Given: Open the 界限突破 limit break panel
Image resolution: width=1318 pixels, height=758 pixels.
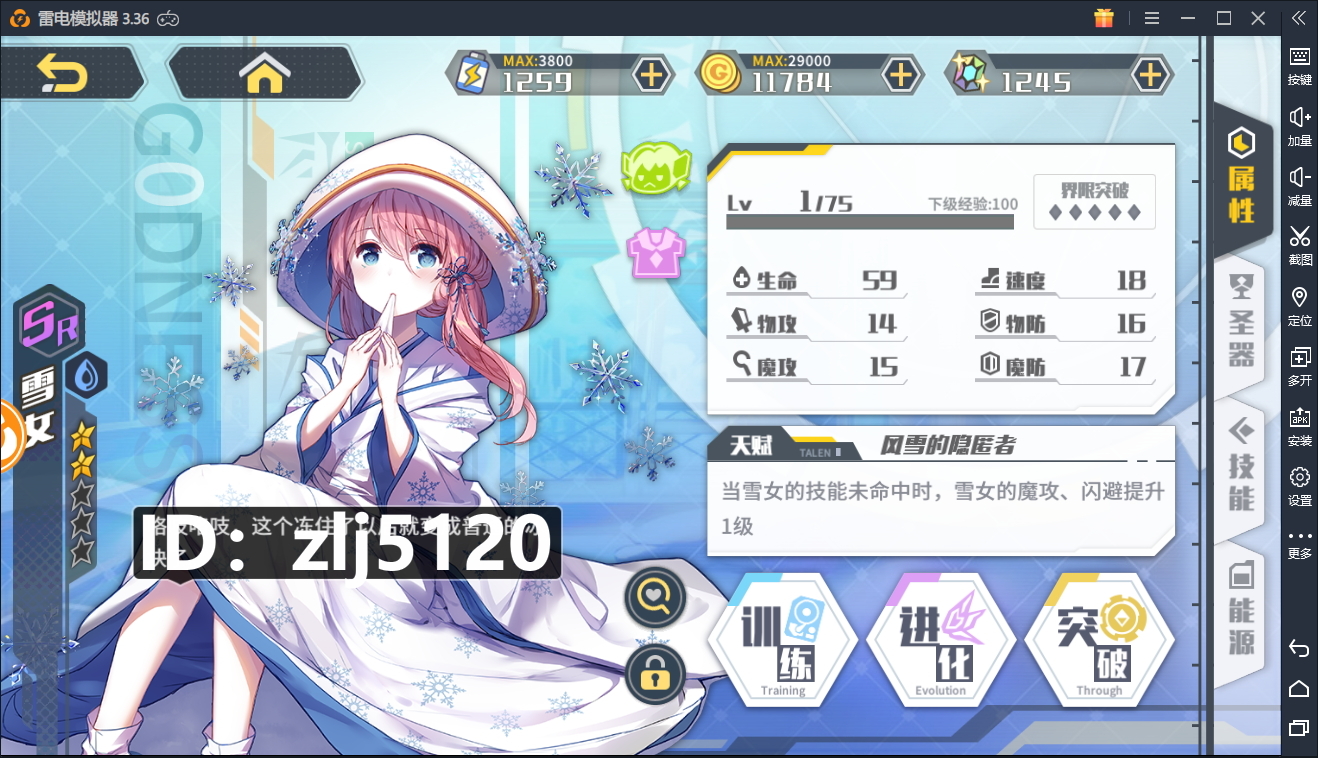Looking at the screenshot, I should (1094, 201).
